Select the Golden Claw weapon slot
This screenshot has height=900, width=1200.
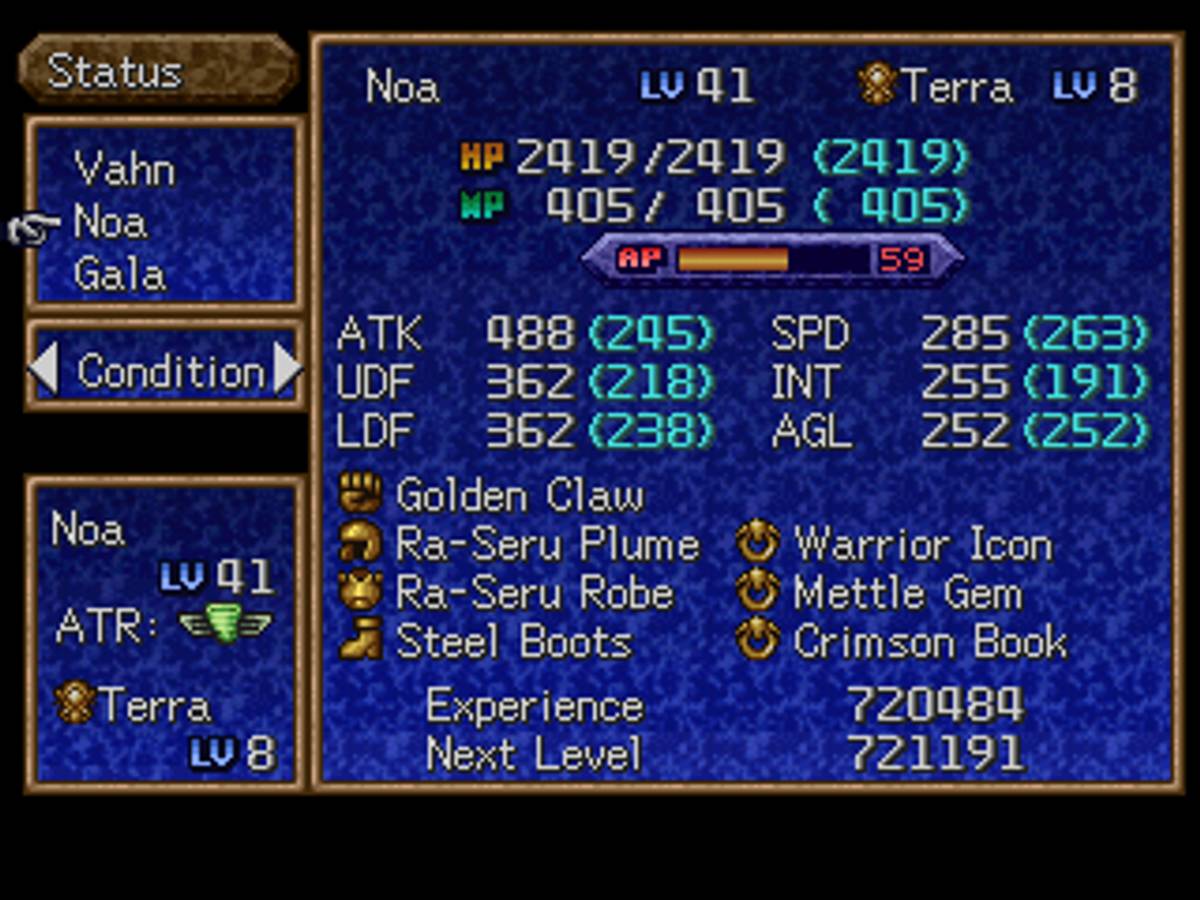[519, 495]
